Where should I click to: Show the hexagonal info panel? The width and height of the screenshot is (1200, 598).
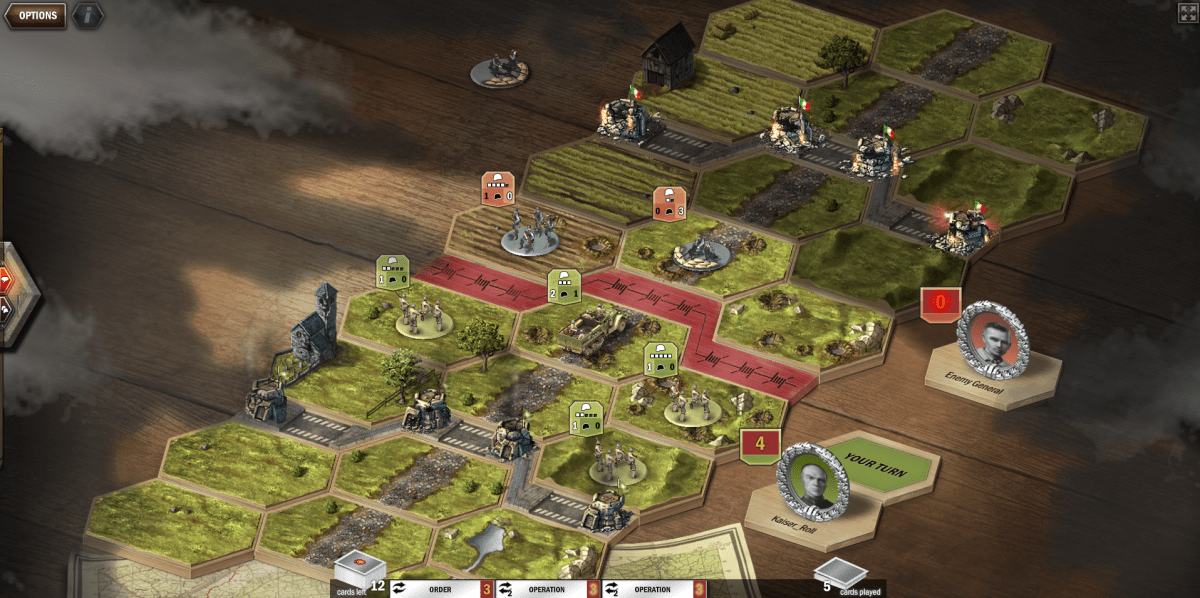coord(88,15)
